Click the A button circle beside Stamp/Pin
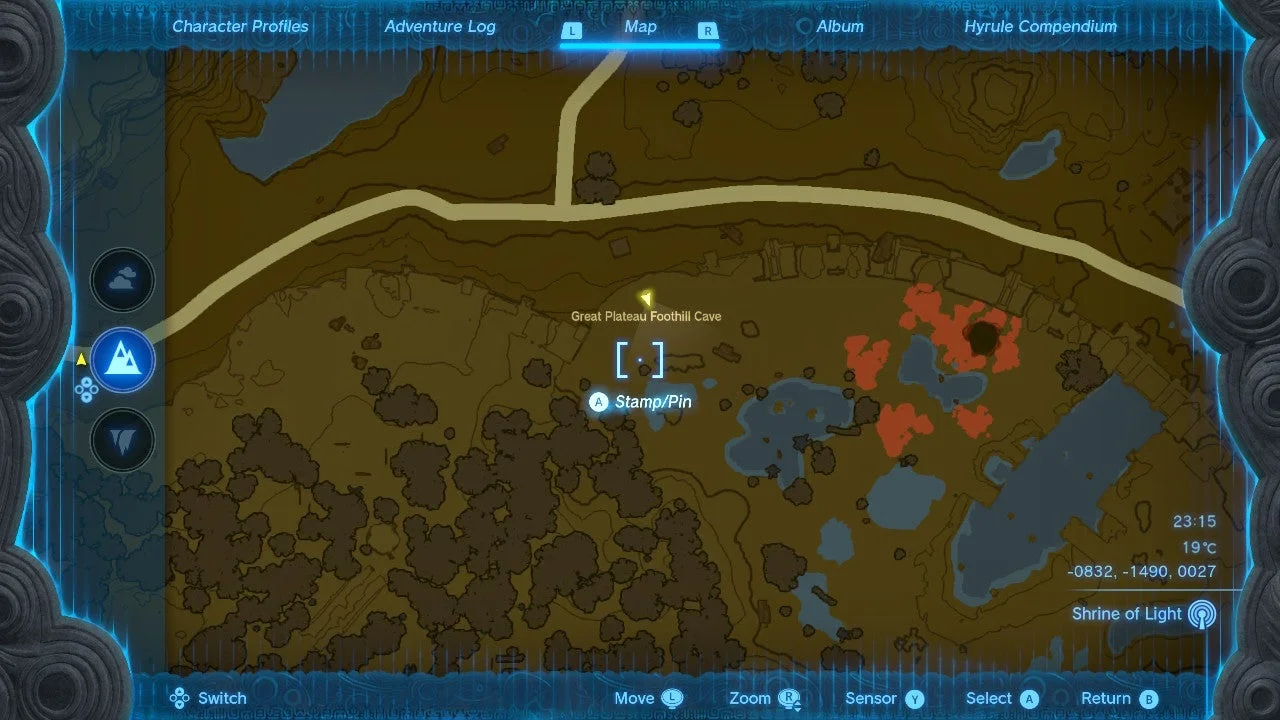The height and width of the screenshot is (720, 1280). pyautogui.click(x=598, y=401)
